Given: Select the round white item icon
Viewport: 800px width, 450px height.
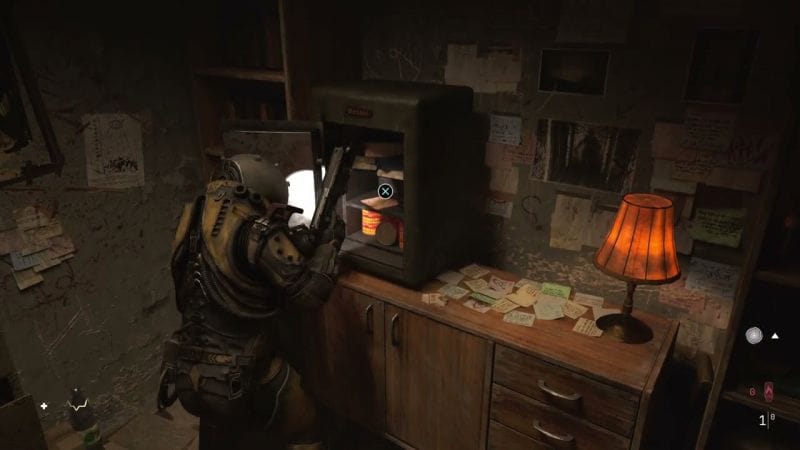Looking at the screenshot, I should [753, 336].
